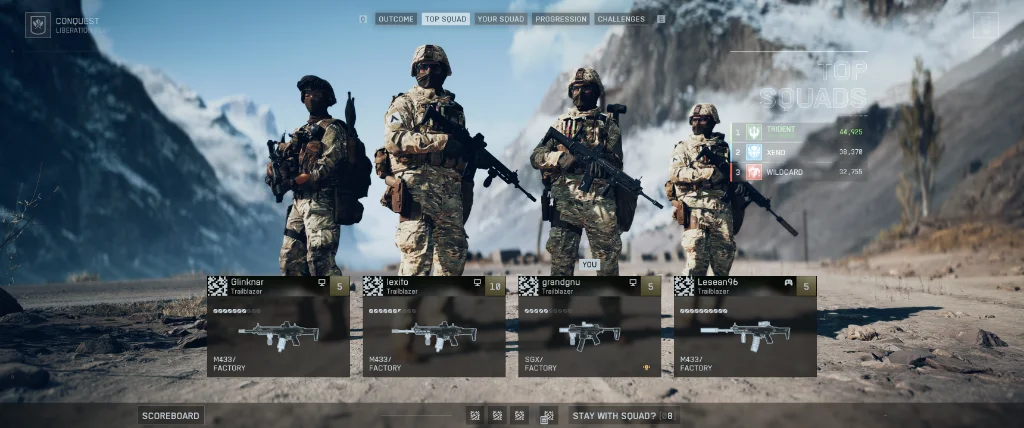1024x428 pixels.
Task: Open the Your Squad tab
Action: pos(500,19)
